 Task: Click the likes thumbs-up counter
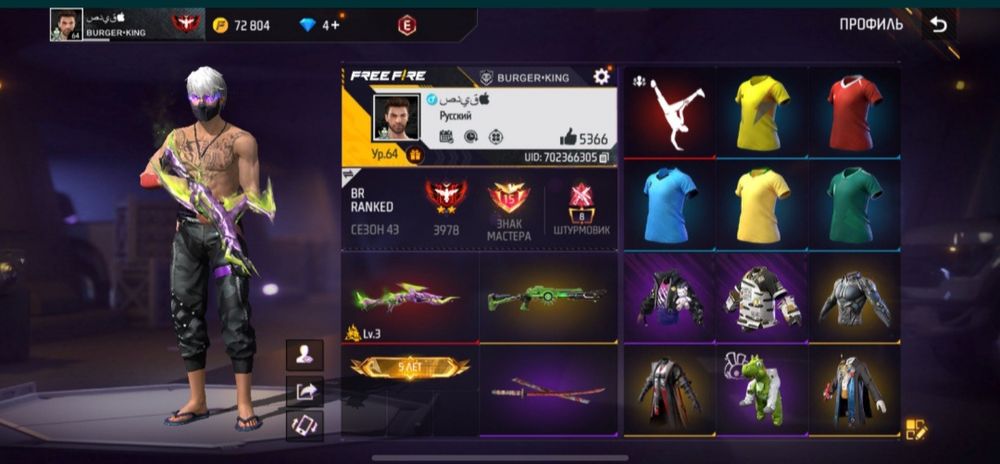pos(584,139)
